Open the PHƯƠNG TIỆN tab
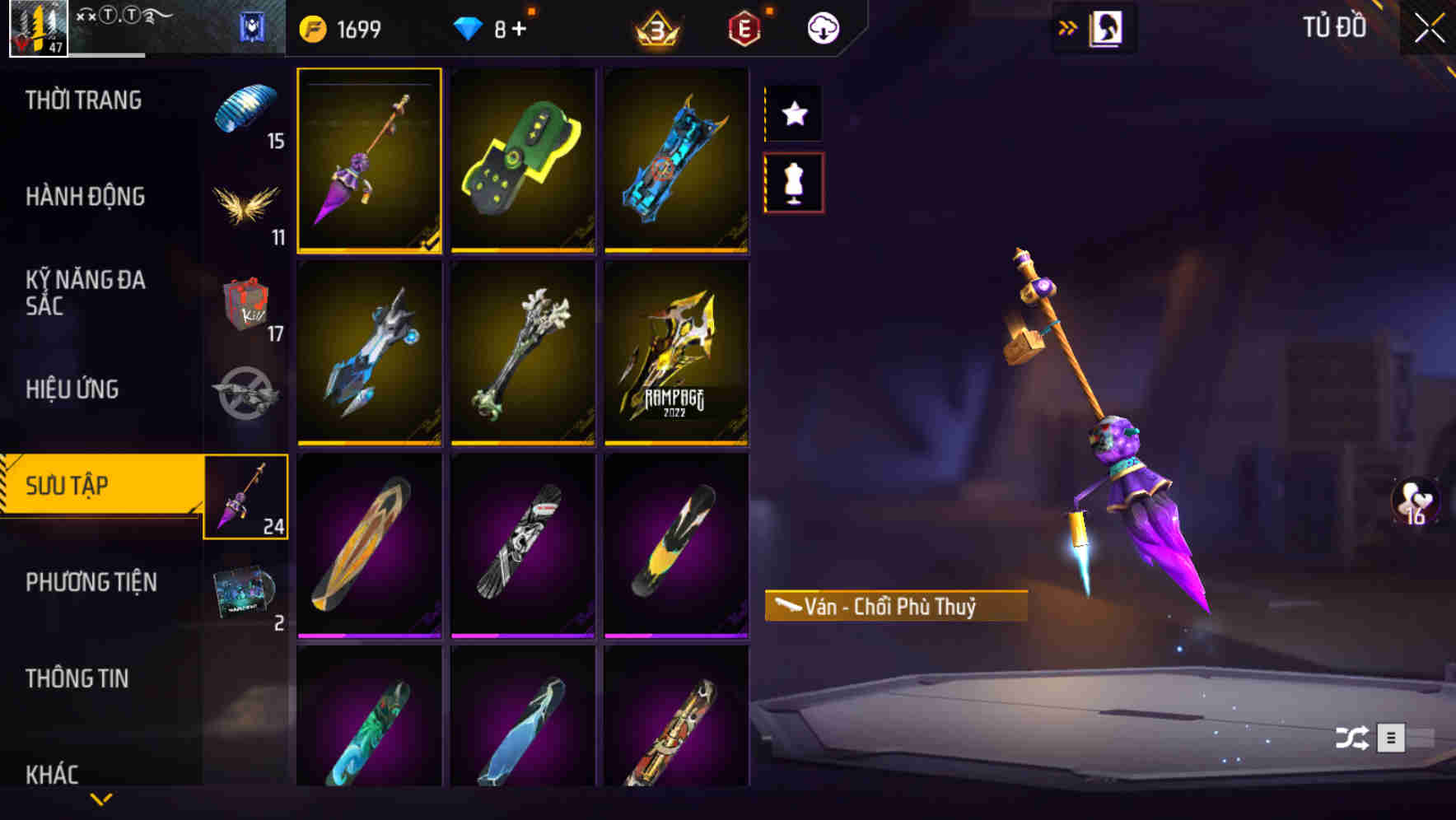1456x820 pixels. click(x=91, y=581)
